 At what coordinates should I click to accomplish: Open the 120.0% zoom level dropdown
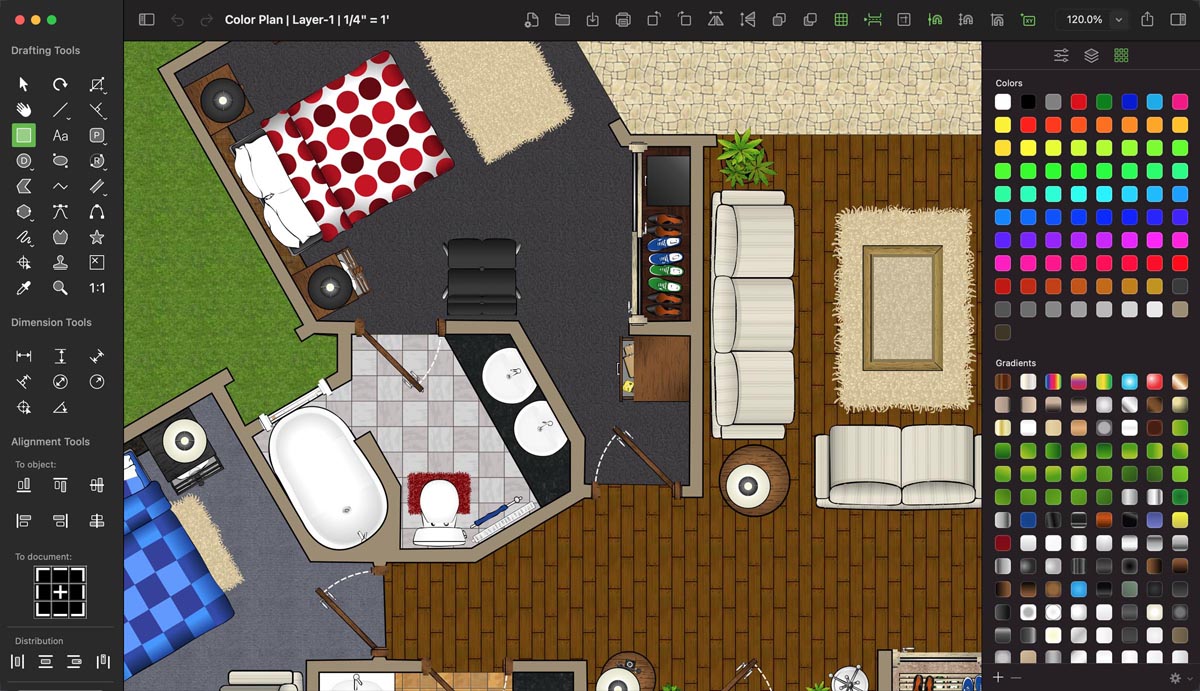click(1119, 20)
